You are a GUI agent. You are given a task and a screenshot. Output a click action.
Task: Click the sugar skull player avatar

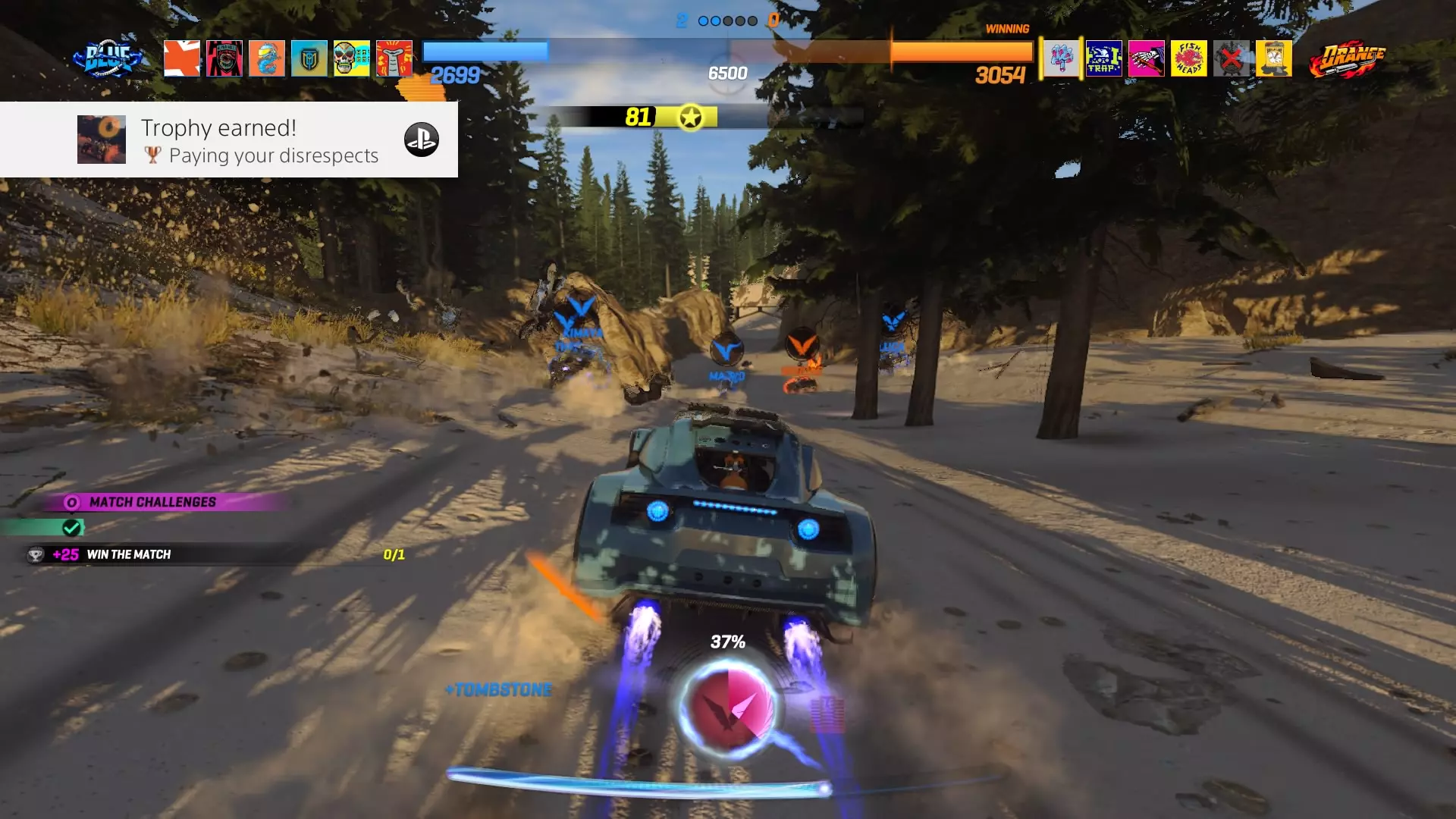(x=351, y=58)
